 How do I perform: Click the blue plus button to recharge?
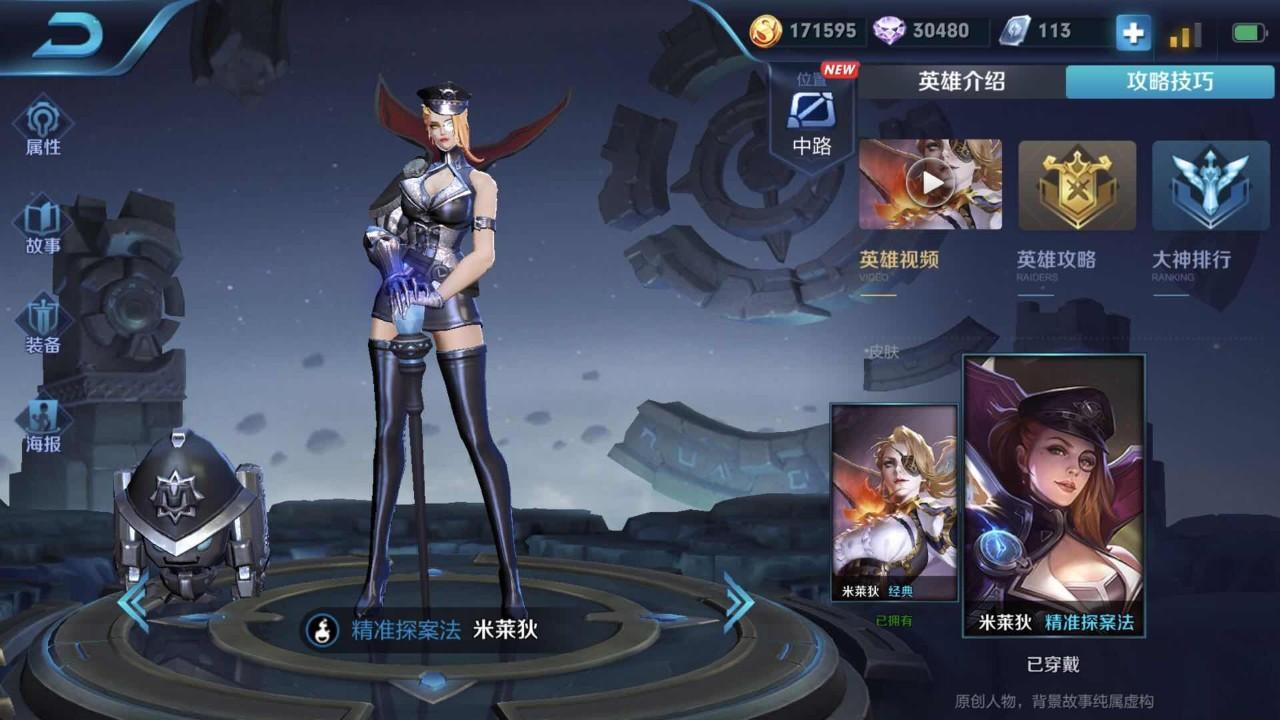click(x=1133, y=32)
